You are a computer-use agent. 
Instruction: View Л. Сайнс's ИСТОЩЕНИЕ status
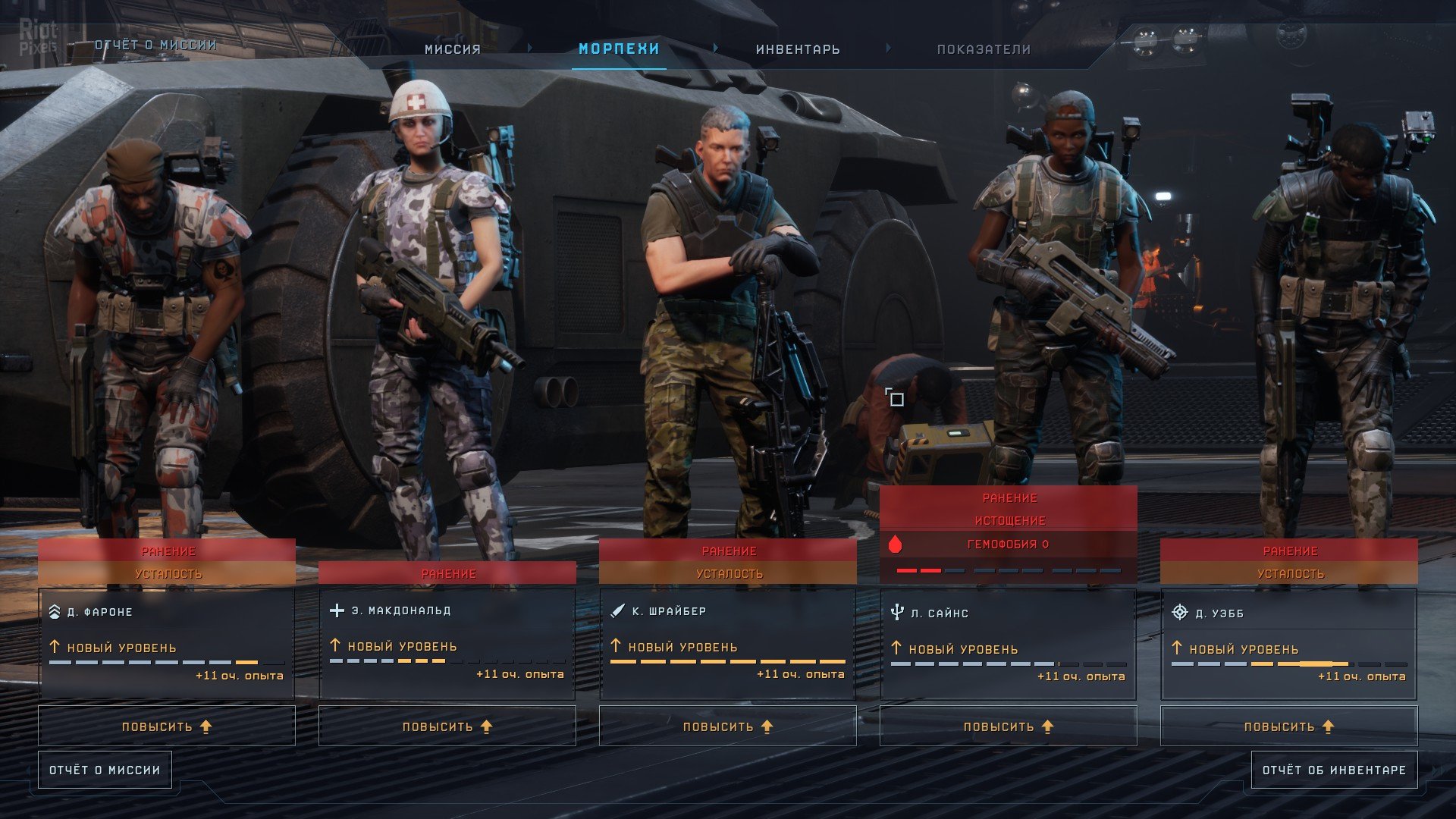point(1009,521)
